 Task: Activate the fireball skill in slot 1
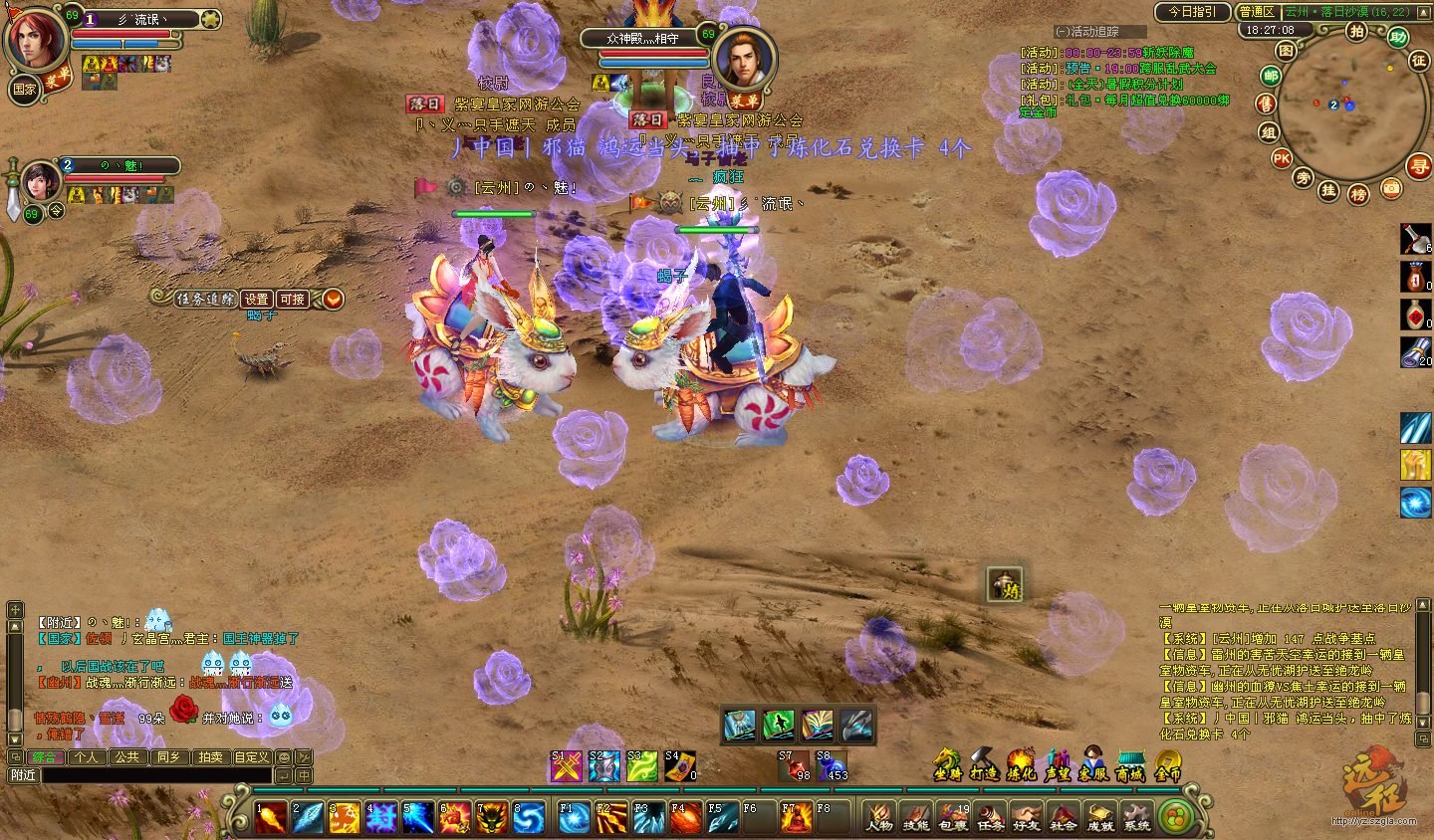click(270, 817)
